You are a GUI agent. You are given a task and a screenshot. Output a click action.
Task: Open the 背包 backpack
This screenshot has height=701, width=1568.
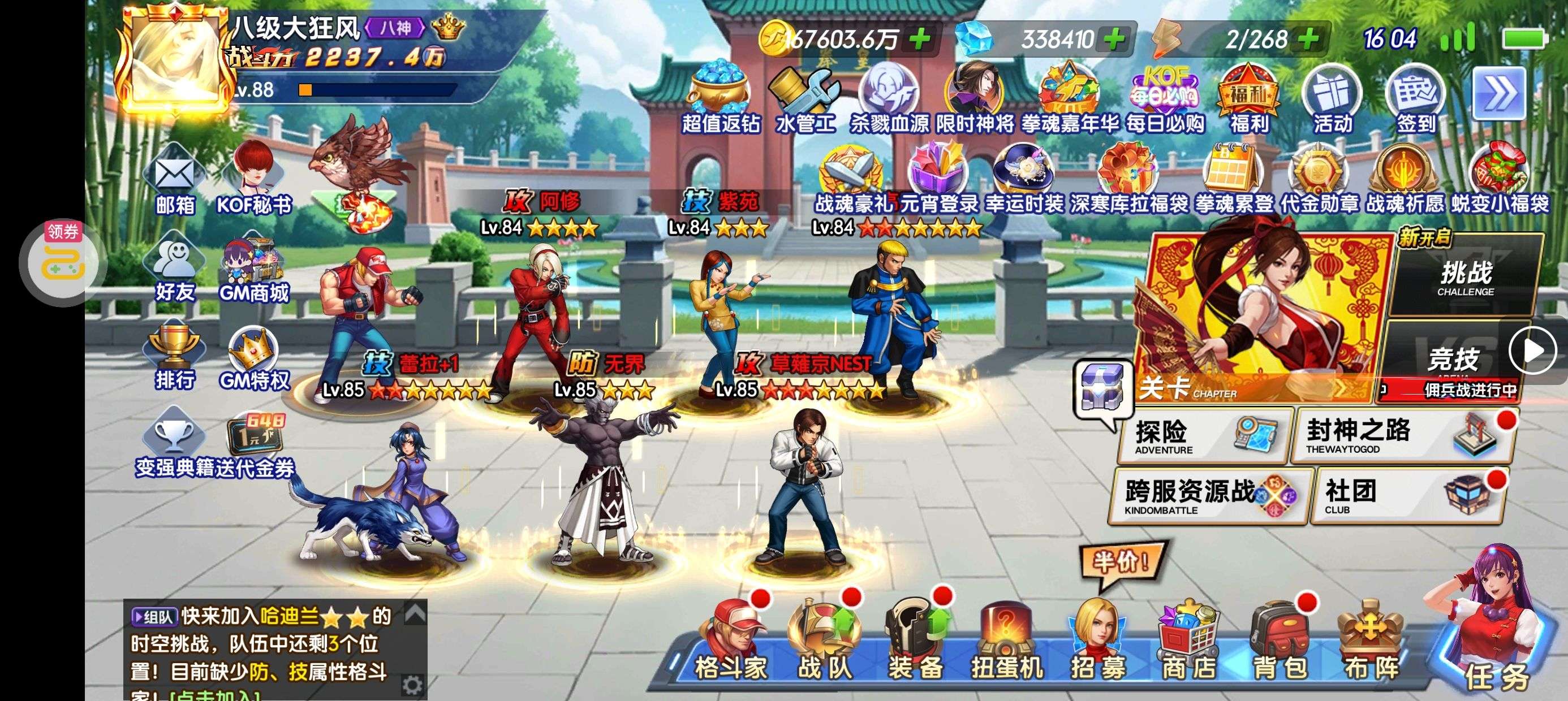tap(1280, 646)
